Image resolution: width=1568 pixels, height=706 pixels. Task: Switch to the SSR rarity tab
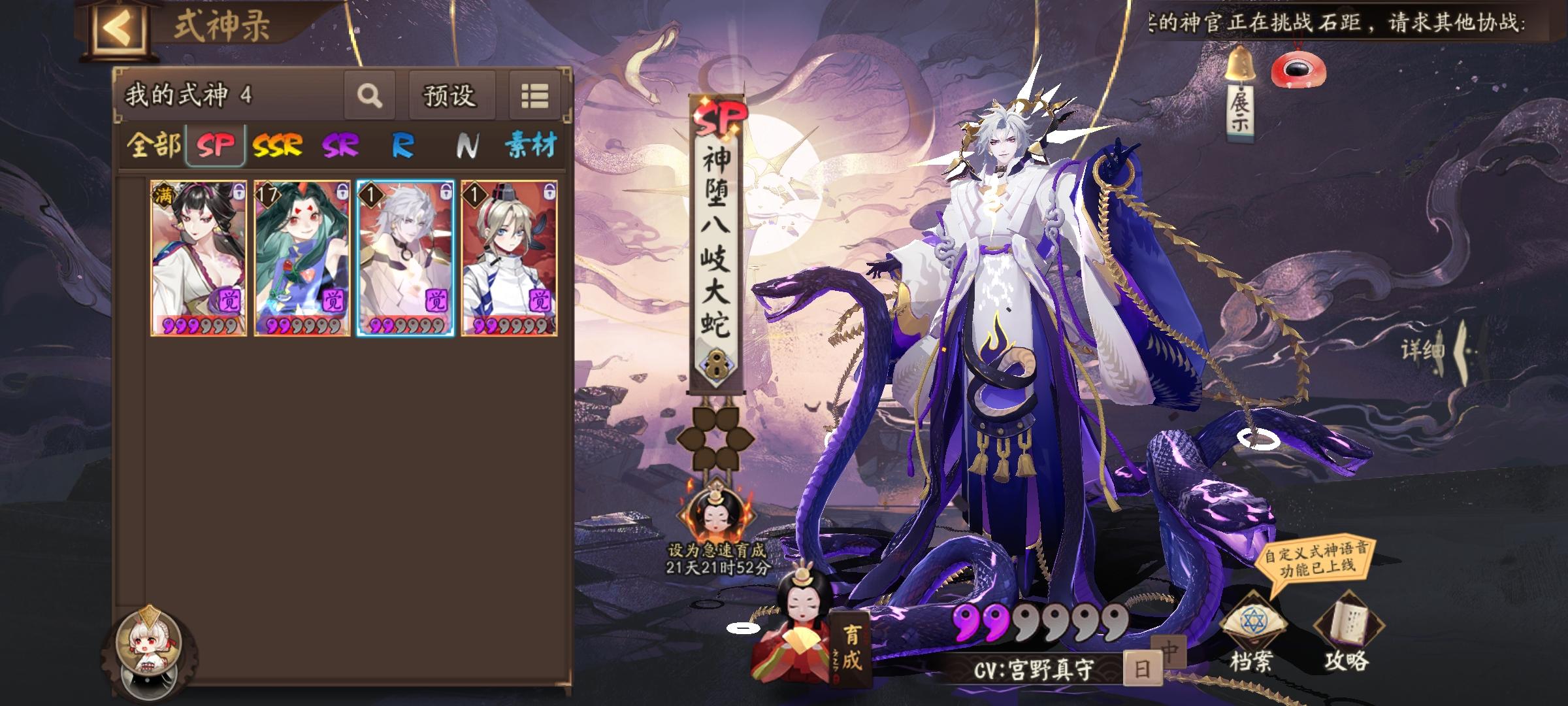(279, 147)
